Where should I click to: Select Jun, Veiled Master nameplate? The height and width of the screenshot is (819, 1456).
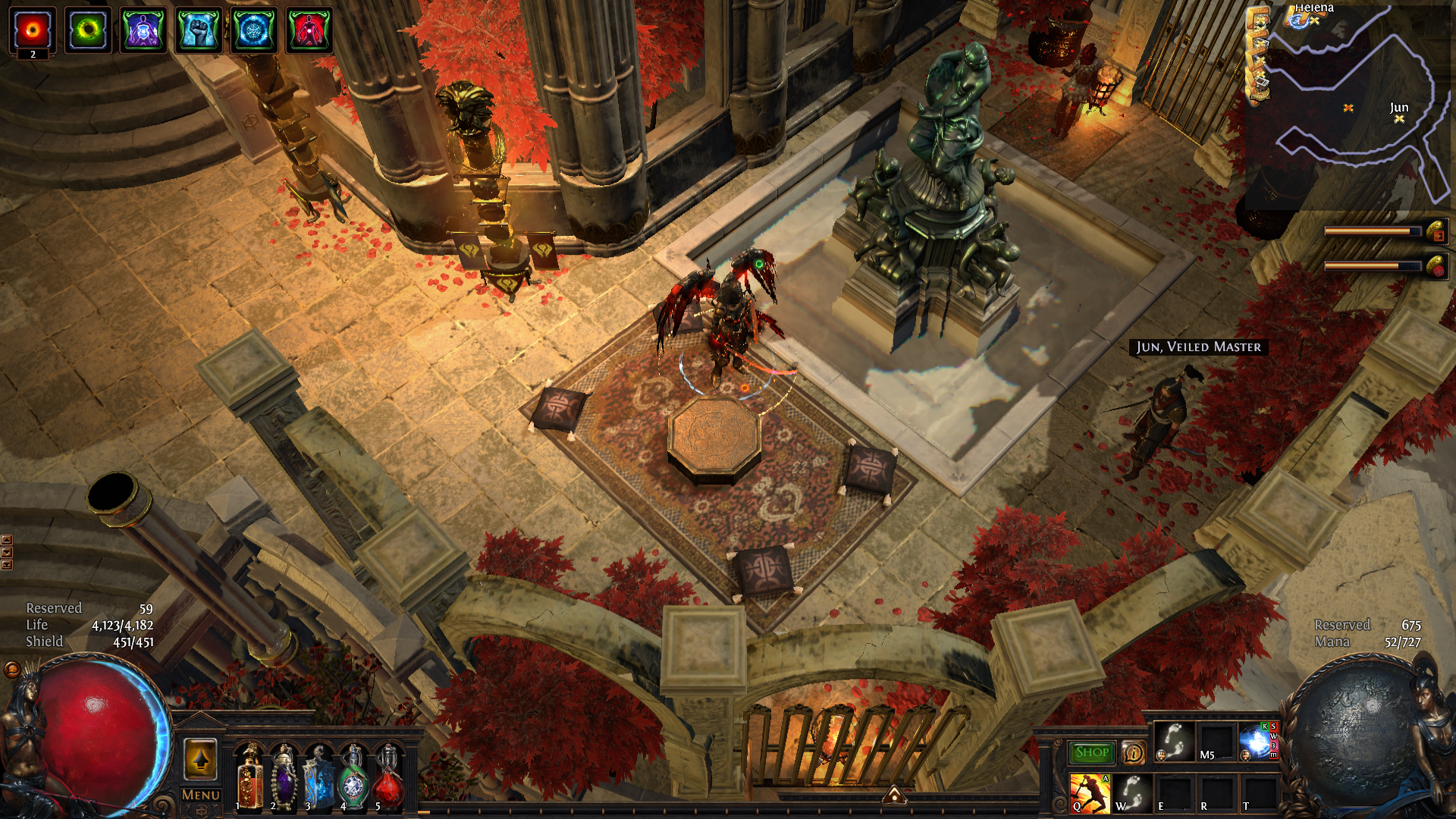click(1198, 347)
